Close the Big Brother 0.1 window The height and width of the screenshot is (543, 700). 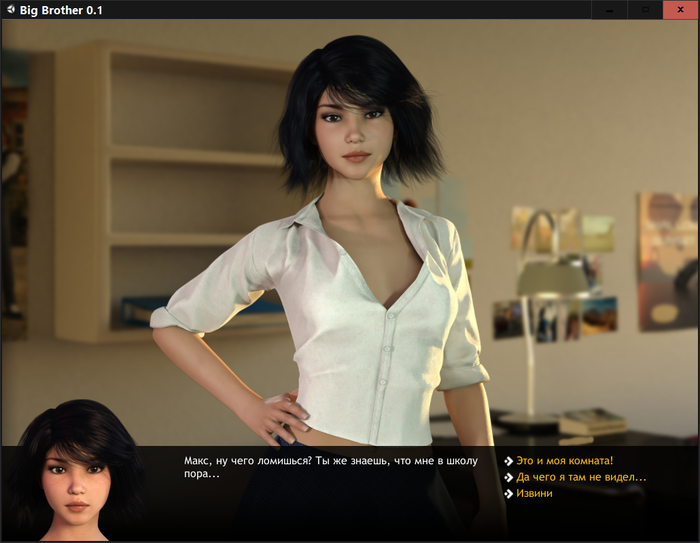[x=680, y=10]
